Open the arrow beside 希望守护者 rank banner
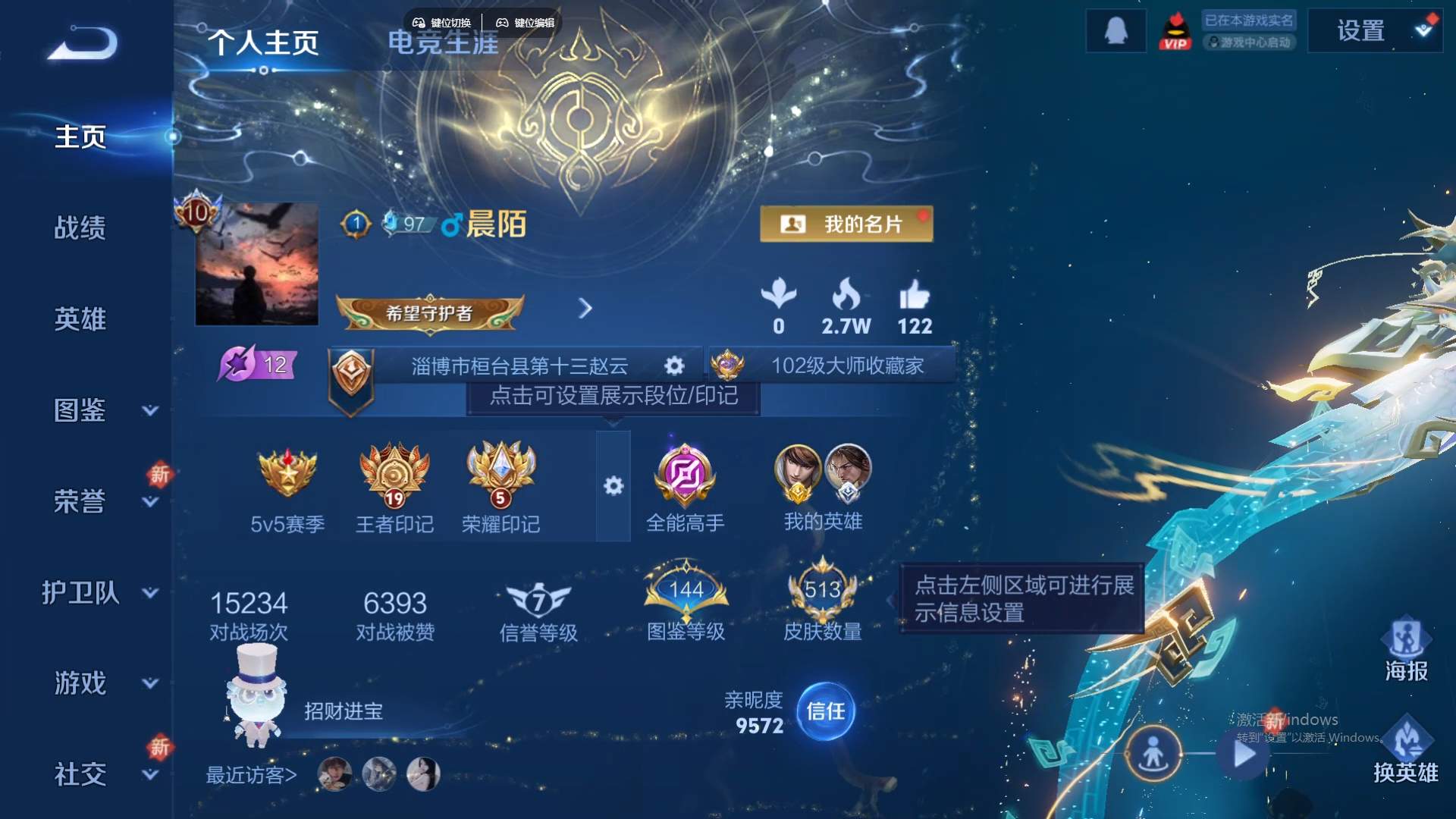 [x=585, y=309]
